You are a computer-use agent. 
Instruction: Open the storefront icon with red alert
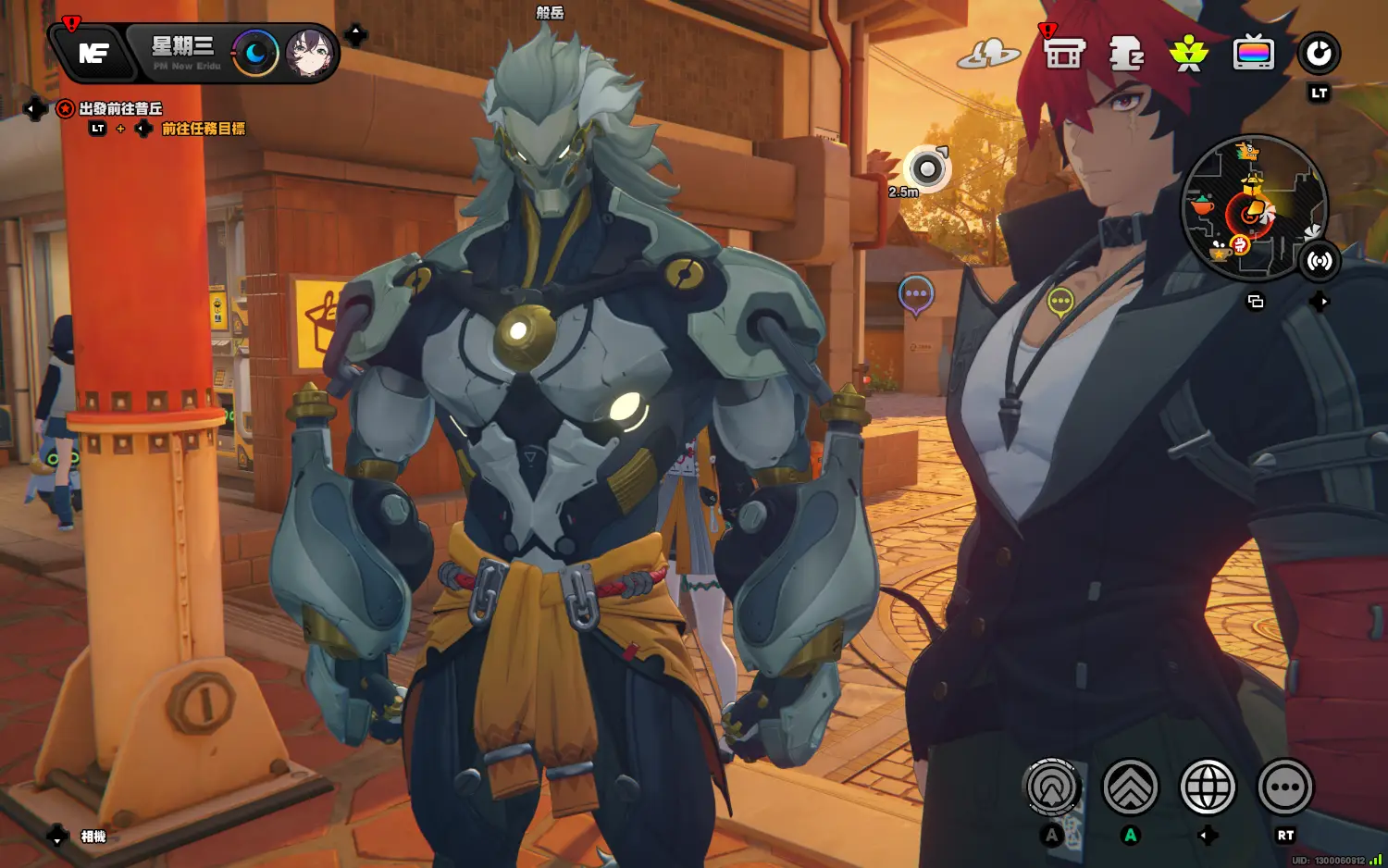1063,54
